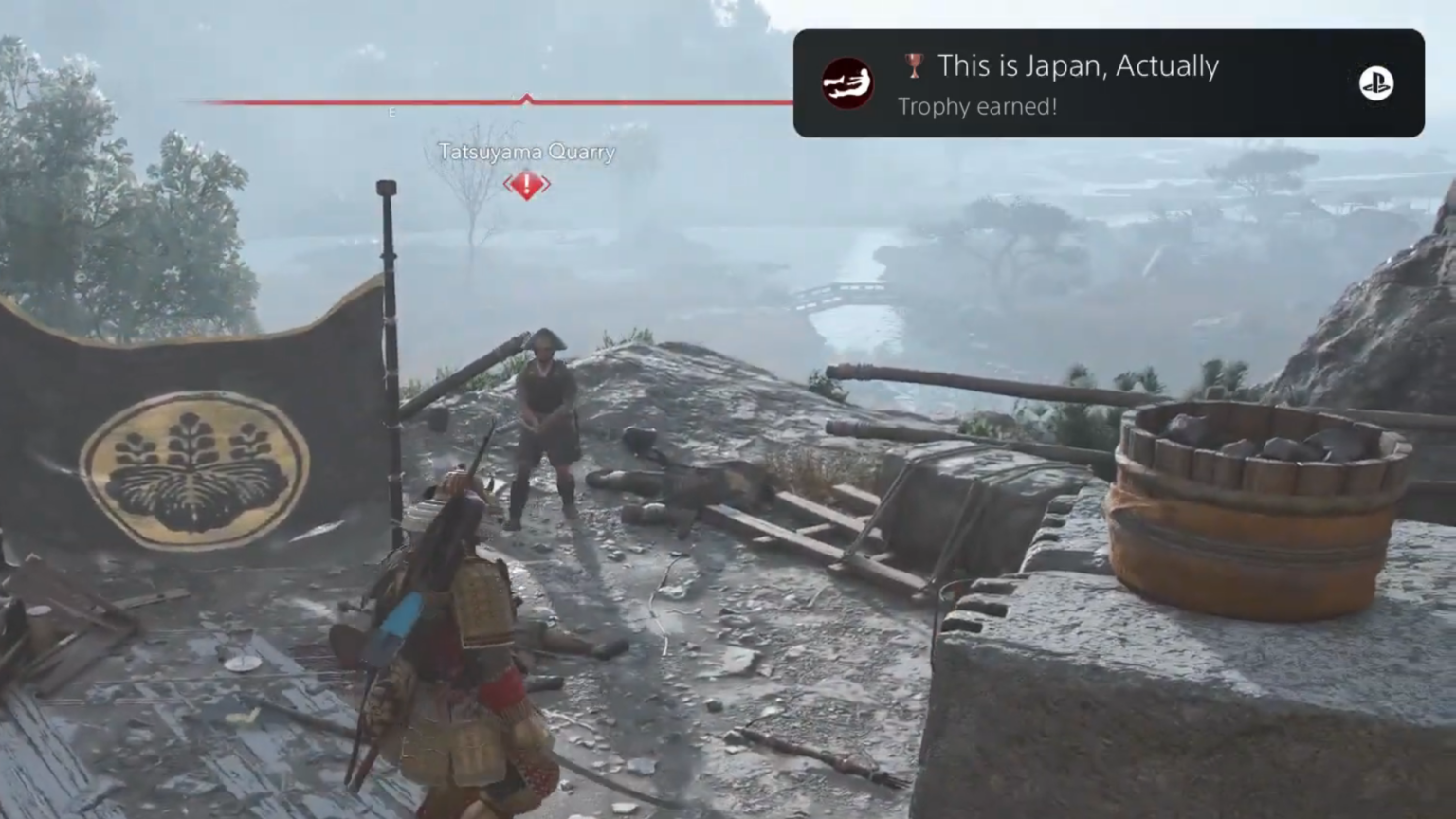Select the trophy achievement artwork thumbnail
The image size is (1456, 819).
click(x=846, y=82)
